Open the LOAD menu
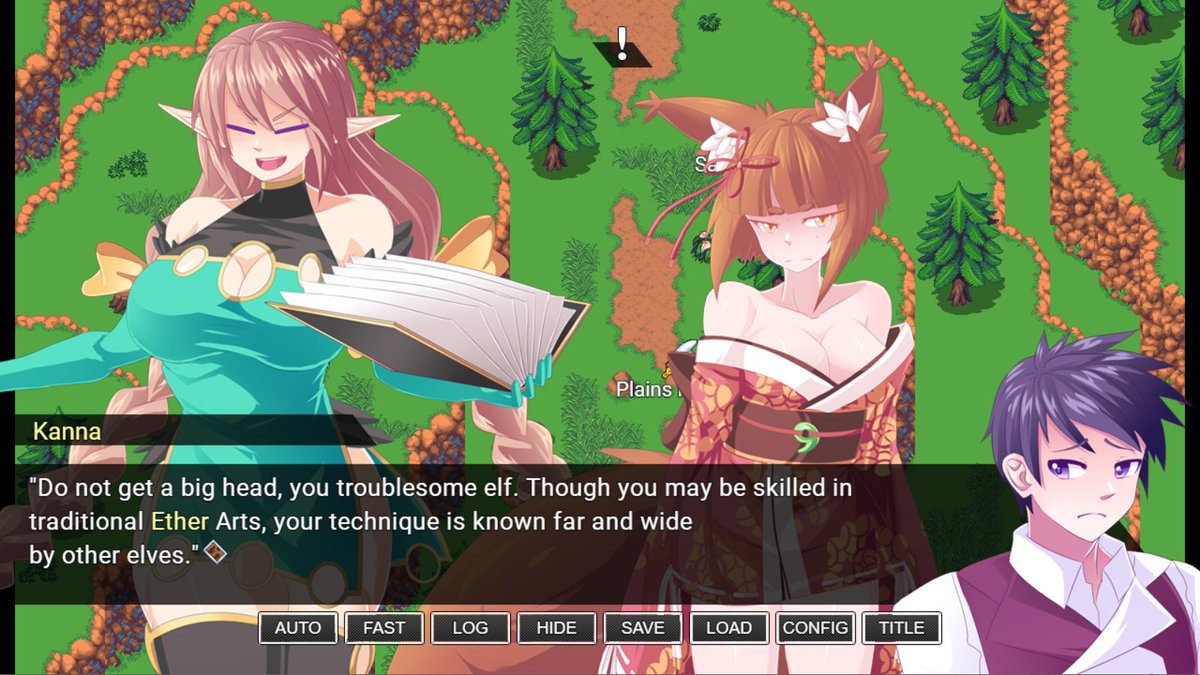Viewport: 1200px width, 675px height. click(x=729, y=628)
